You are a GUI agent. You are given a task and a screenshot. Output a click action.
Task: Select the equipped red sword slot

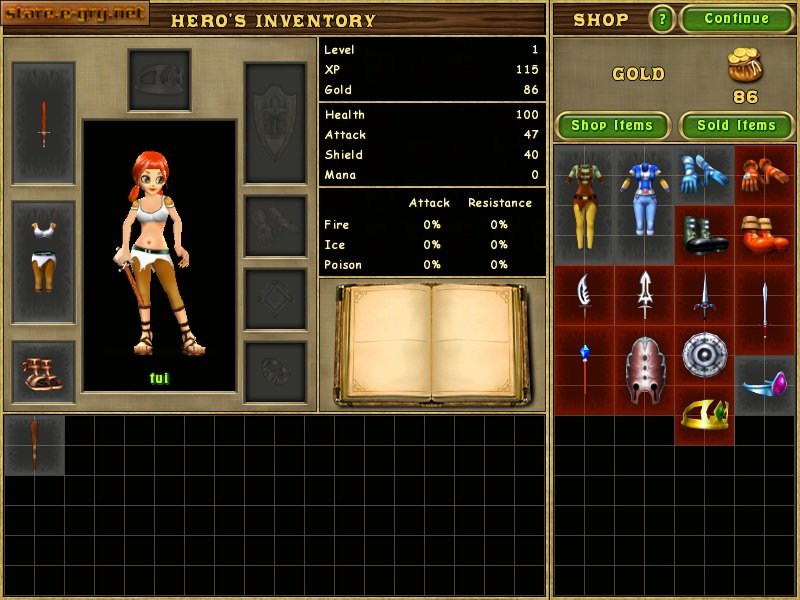43,123
